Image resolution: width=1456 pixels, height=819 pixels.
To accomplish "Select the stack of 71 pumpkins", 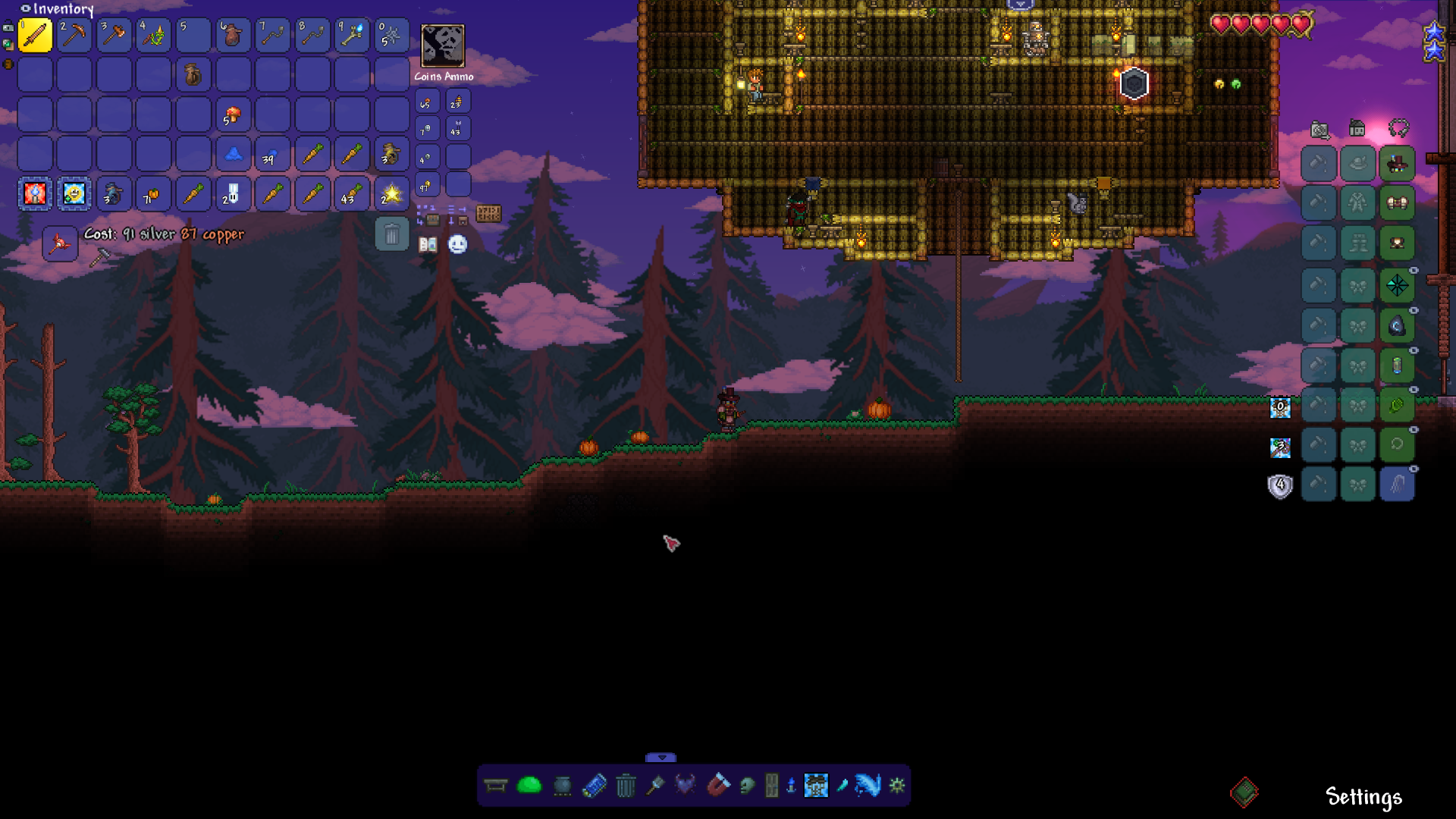I will point(153,194).
